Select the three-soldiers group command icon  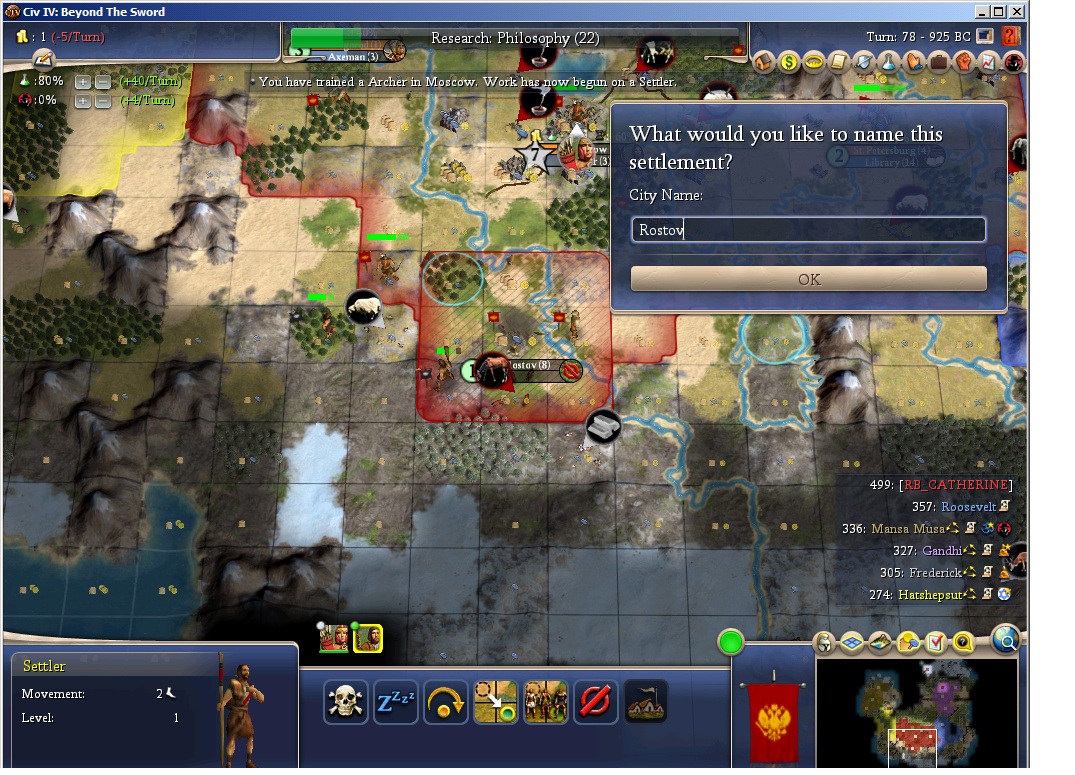545,702
